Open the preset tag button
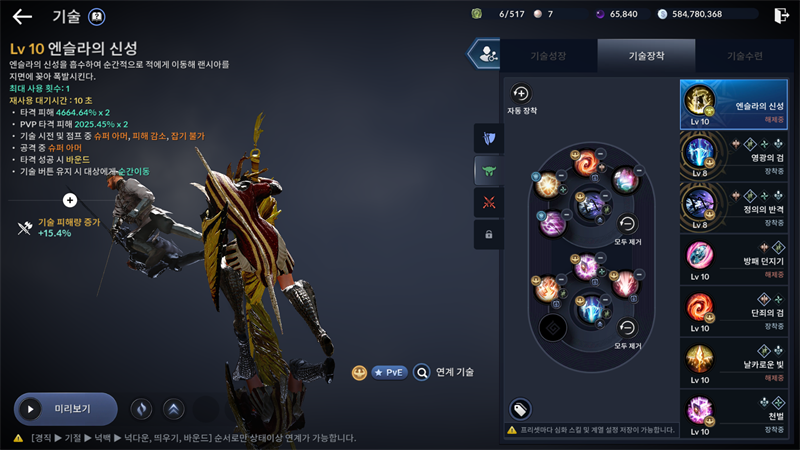The image size is (800, 450). [520, 408]
